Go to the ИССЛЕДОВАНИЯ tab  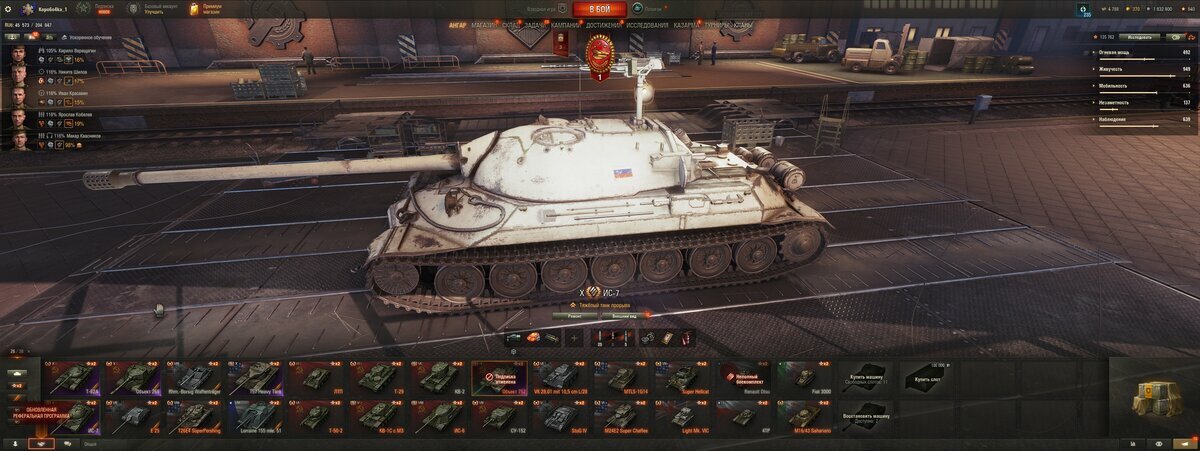pyautogui.click(x=648, y=23)
